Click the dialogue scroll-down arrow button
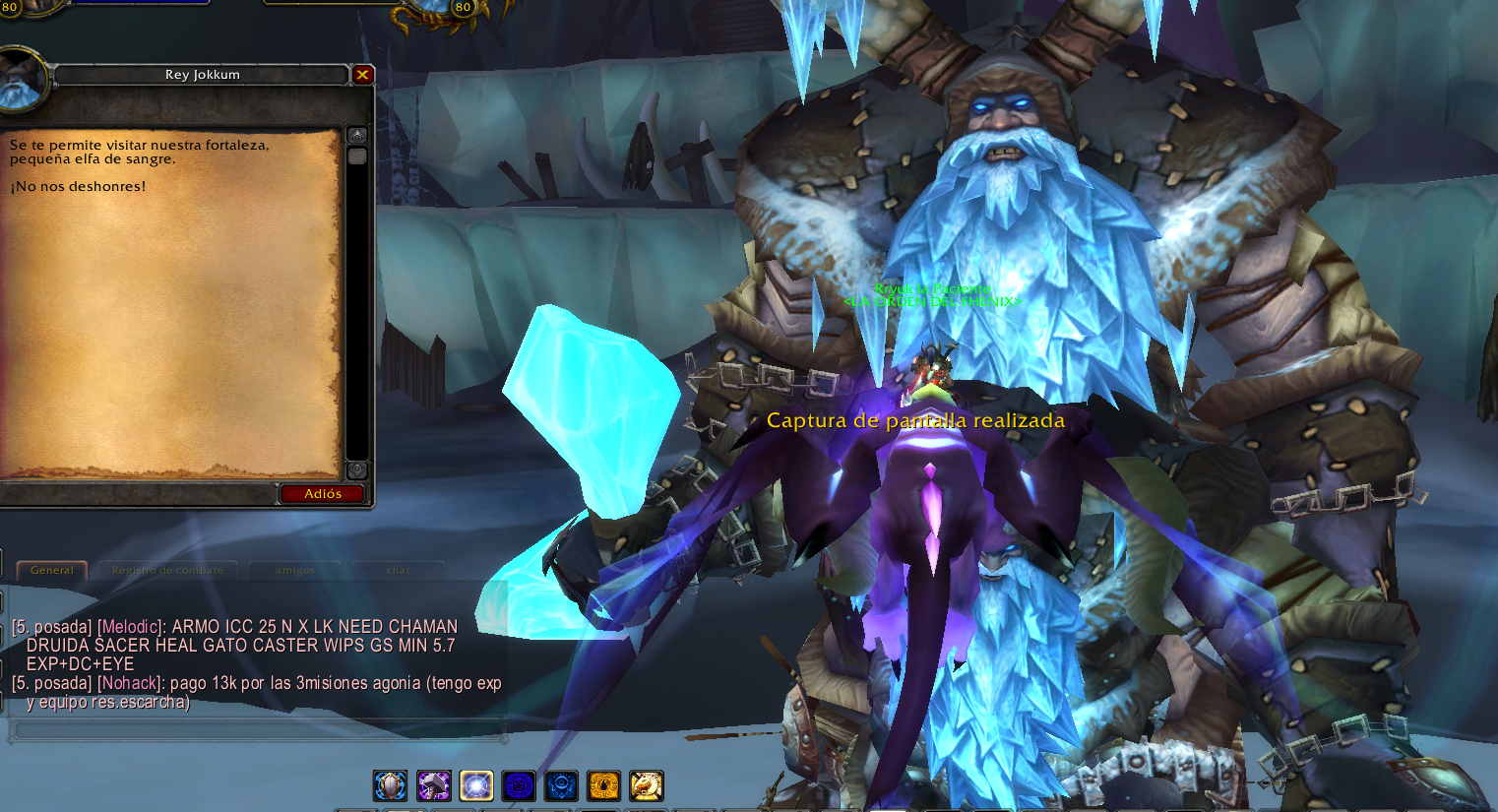The image size is (1498, 812). 357,469
